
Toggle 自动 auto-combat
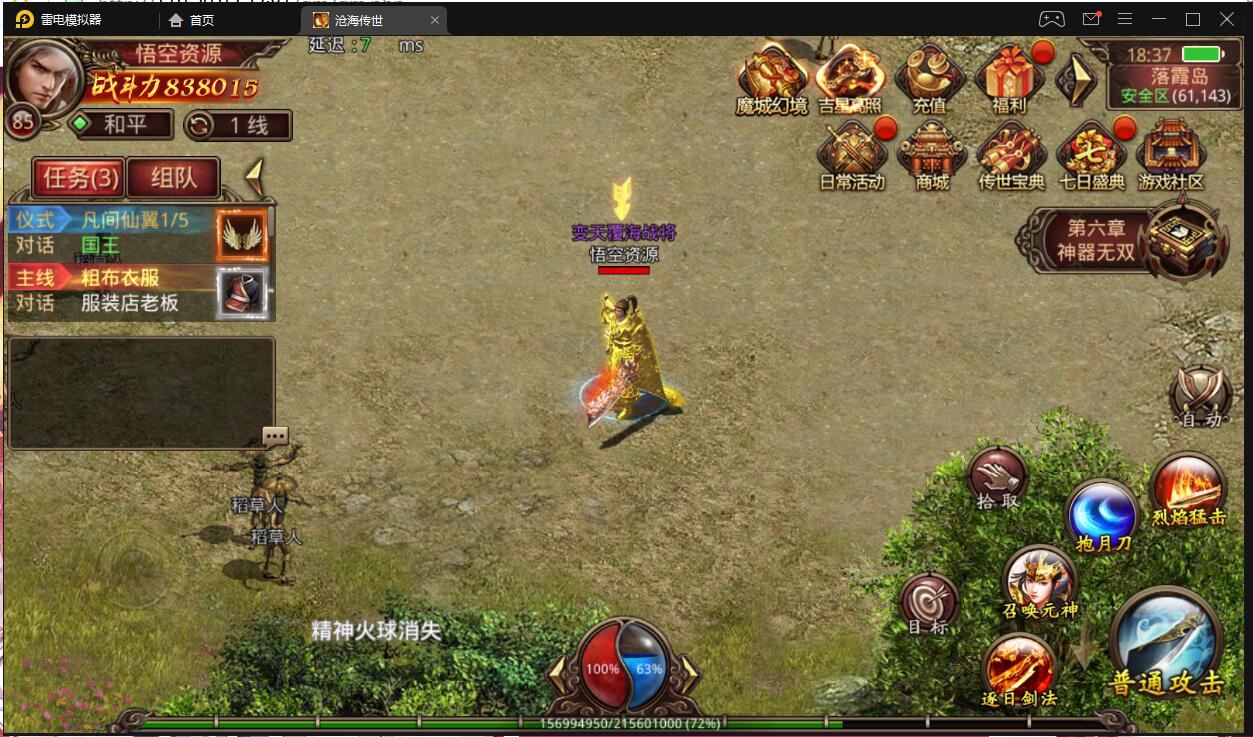click(x=1200, y=396)
